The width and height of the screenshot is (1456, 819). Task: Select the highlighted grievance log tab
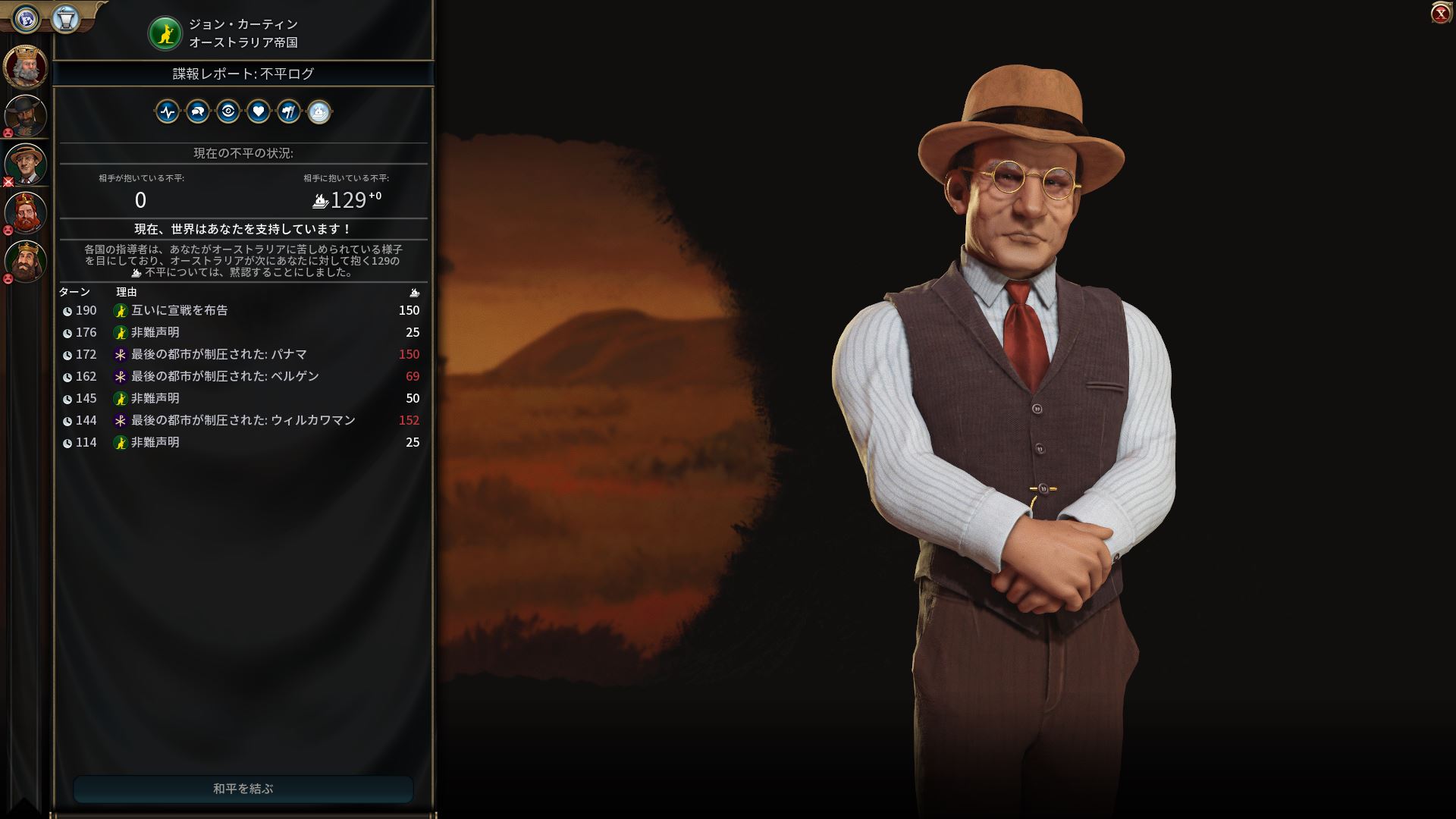tap(319, 112)
